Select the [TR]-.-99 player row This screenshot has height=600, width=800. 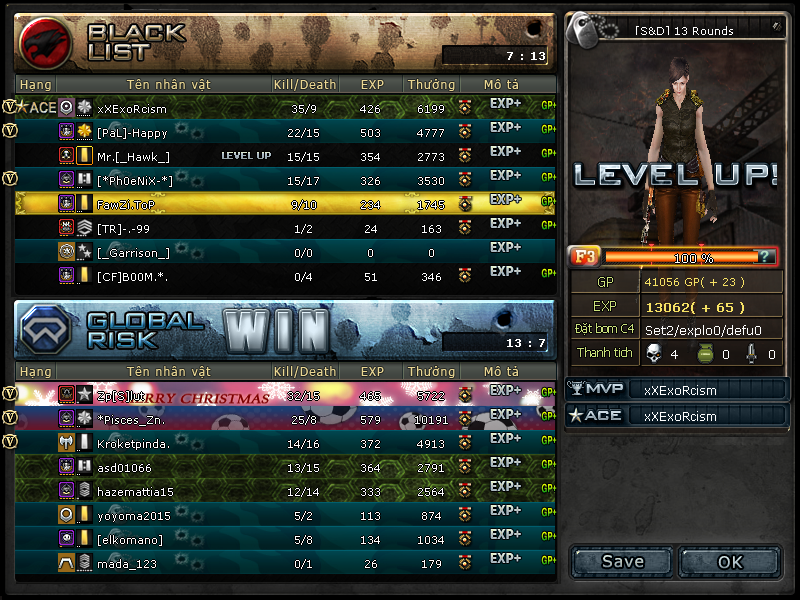pyautogui.click(x=124, y=228)
